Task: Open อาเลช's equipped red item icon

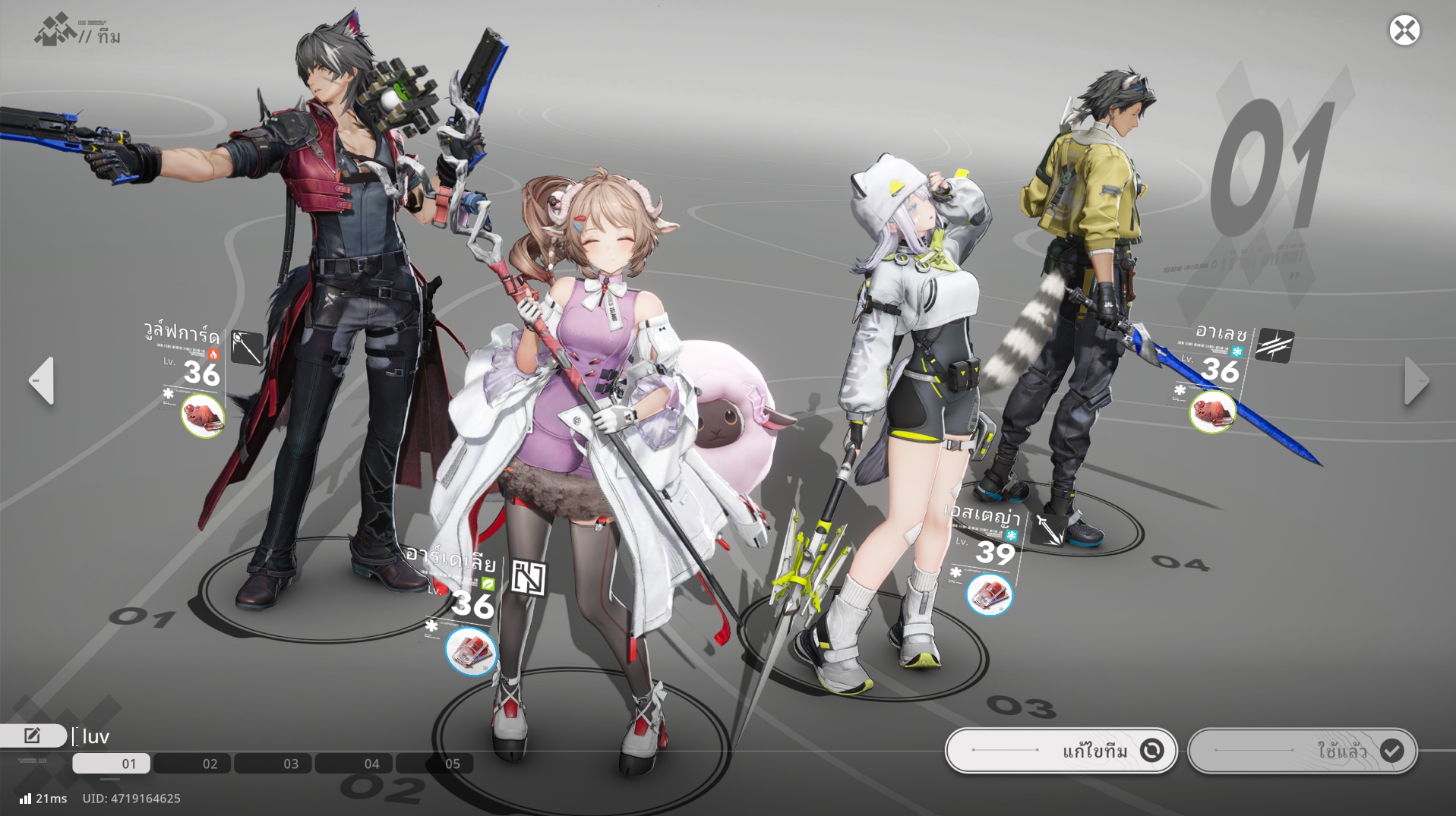Action: pyautogui.click(x=1212, y=411)
